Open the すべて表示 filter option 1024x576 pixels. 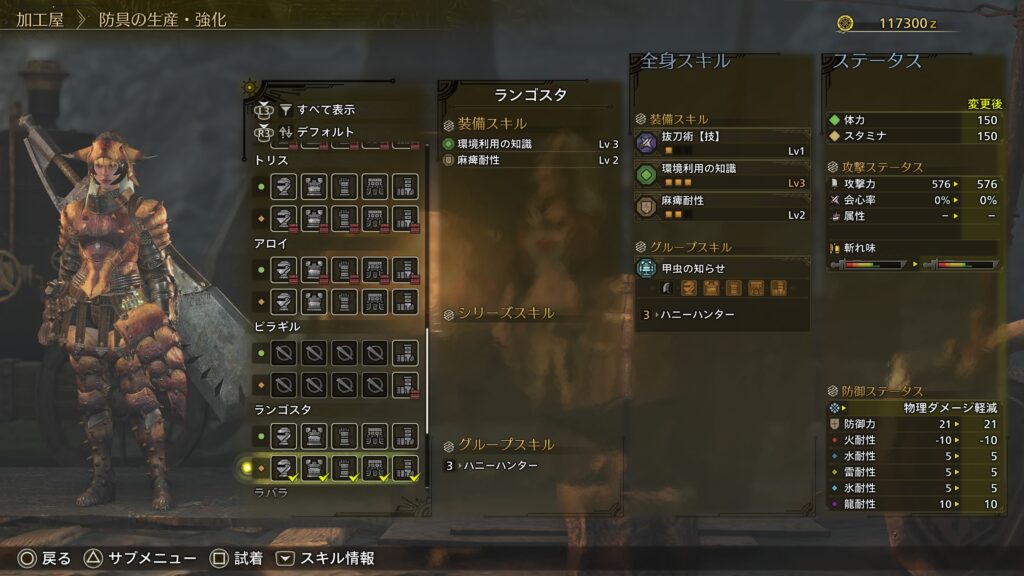coord(325,109)
